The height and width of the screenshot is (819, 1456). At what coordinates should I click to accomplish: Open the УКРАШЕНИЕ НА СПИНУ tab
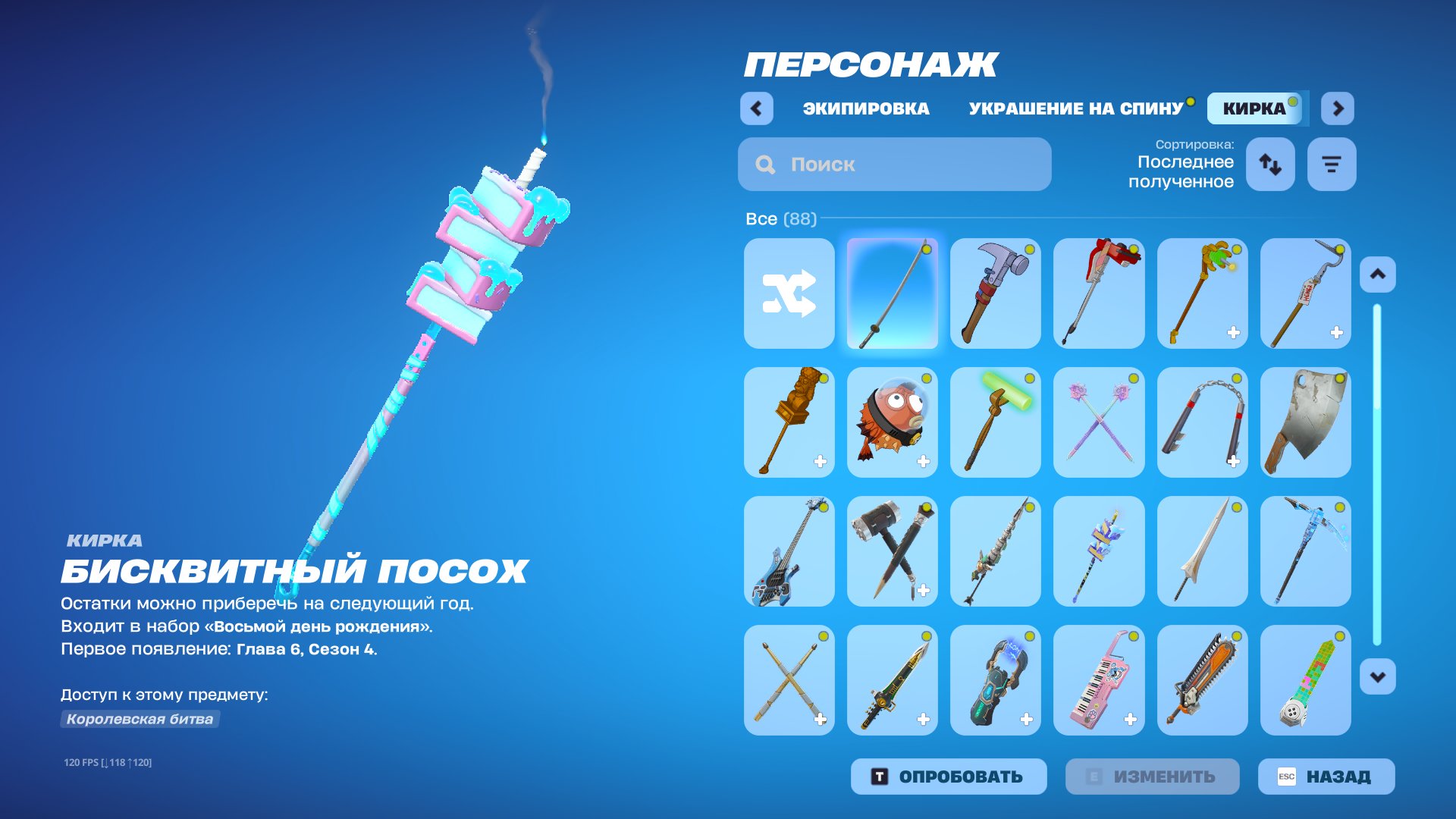[x=1076, y=108]
